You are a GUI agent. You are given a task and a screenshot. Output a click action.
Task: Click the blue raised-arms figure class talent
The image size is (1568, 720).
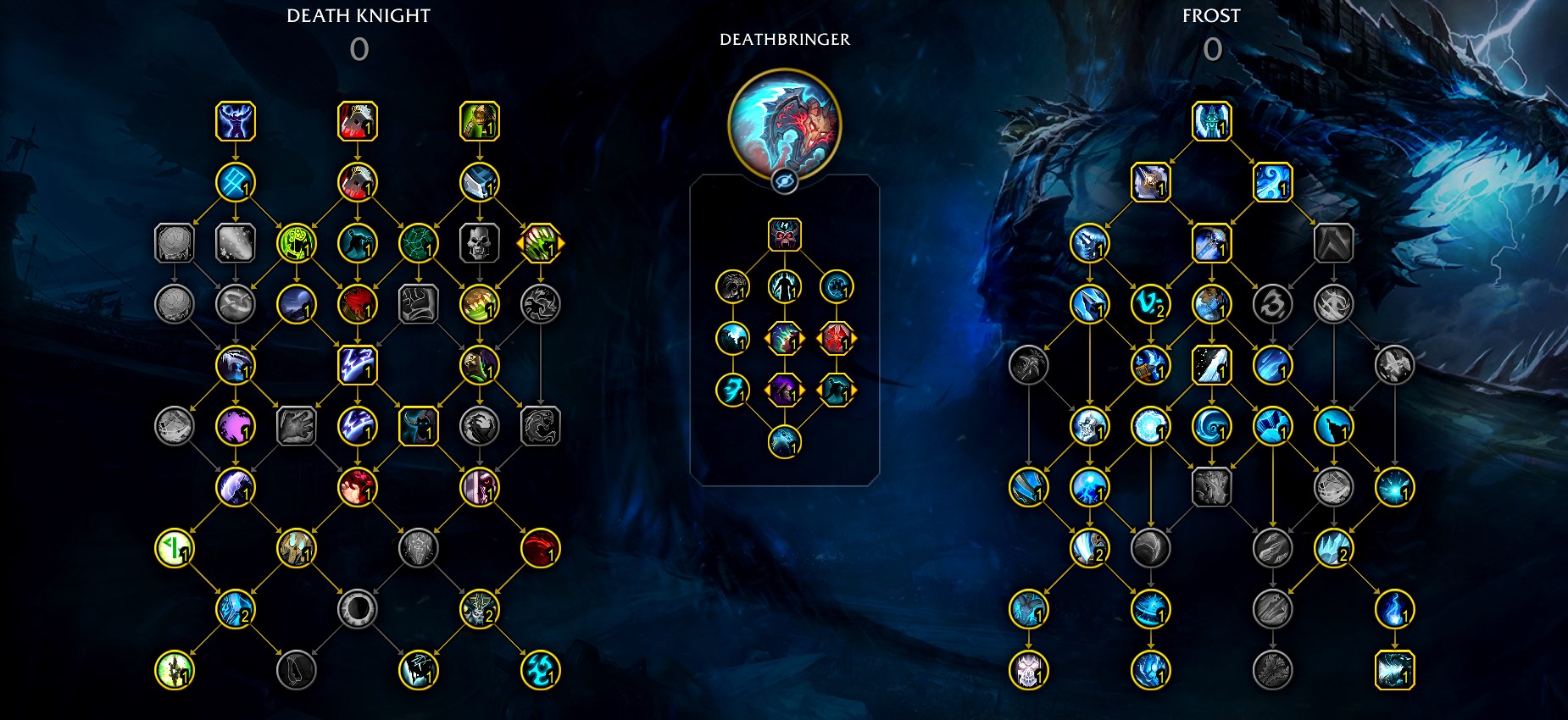click(235, 121)
